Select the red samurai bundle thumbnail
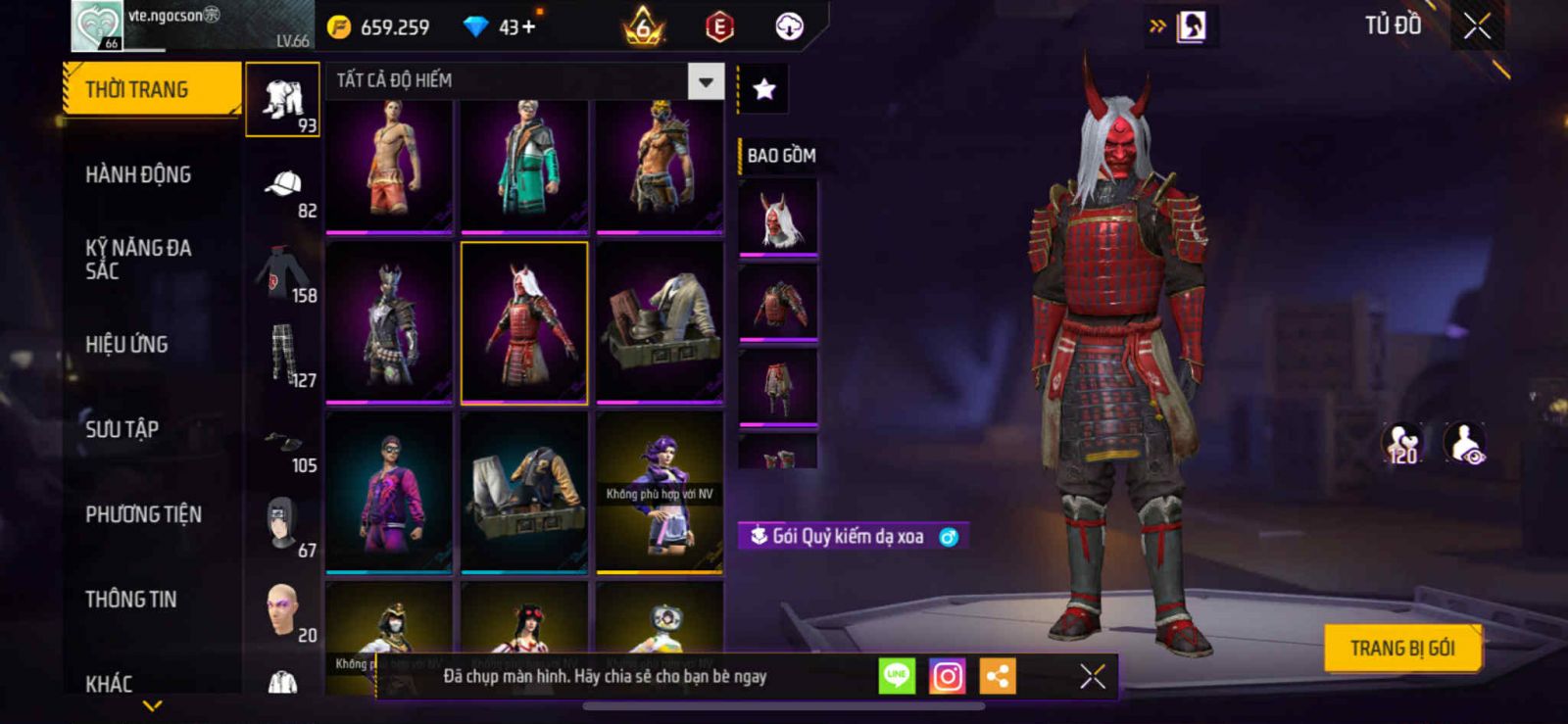Image resolution: width=1568 pixels, height=724 pixels. (x=524, y=322)
